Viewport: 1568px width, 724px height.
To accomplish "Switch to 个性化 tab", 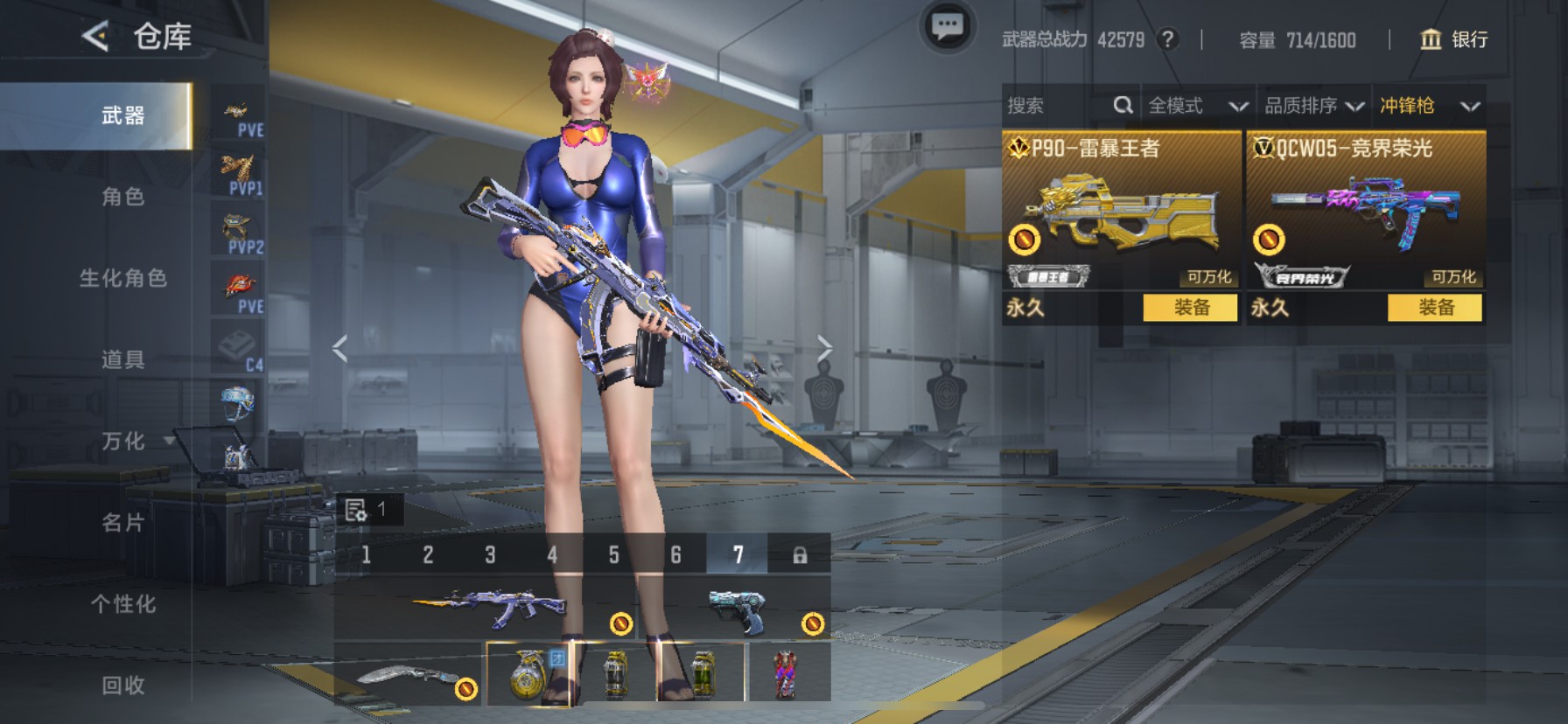I will pyautogui.click(x=122, y=604).
